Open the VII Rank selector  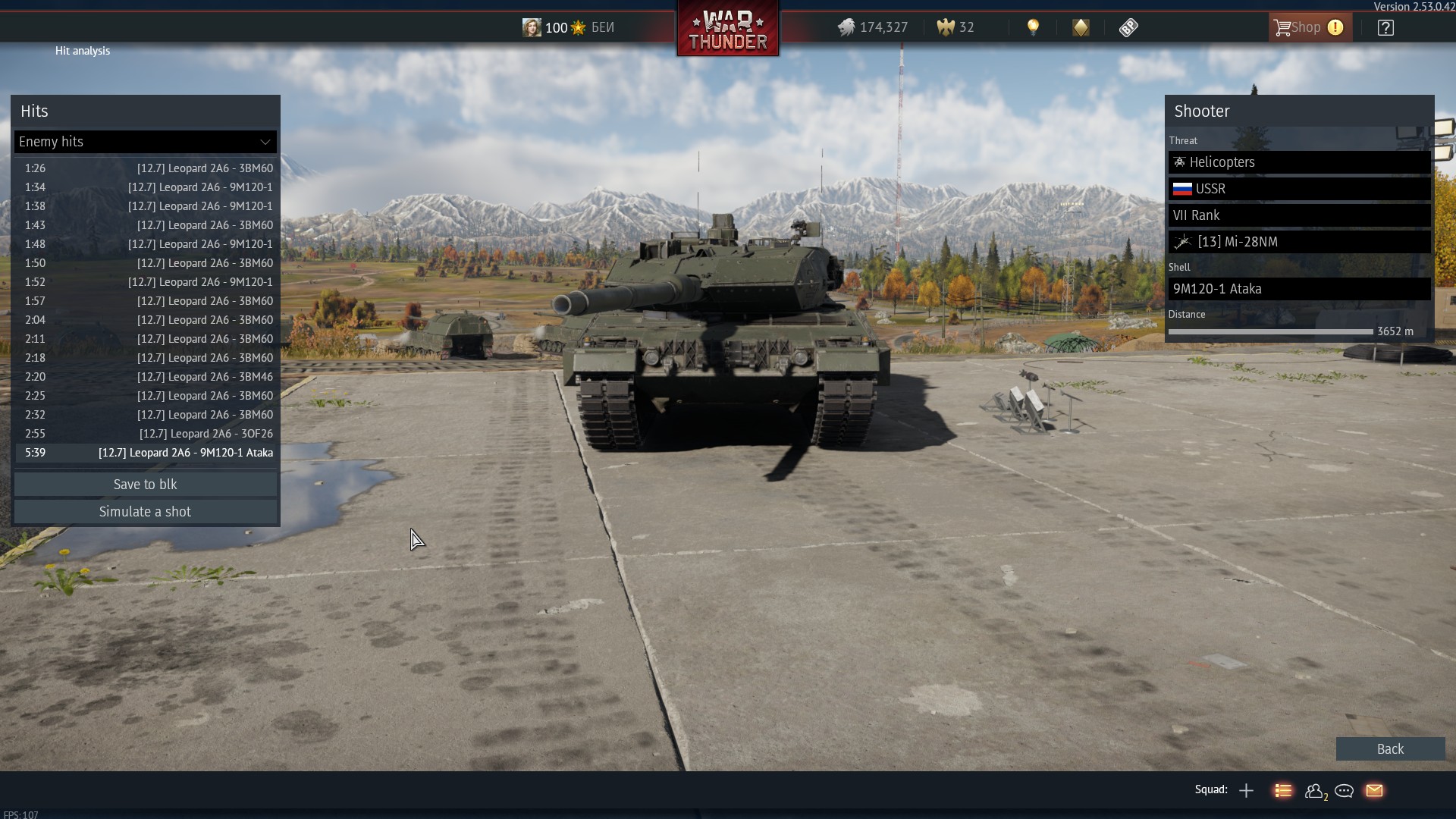point(1298,215)
